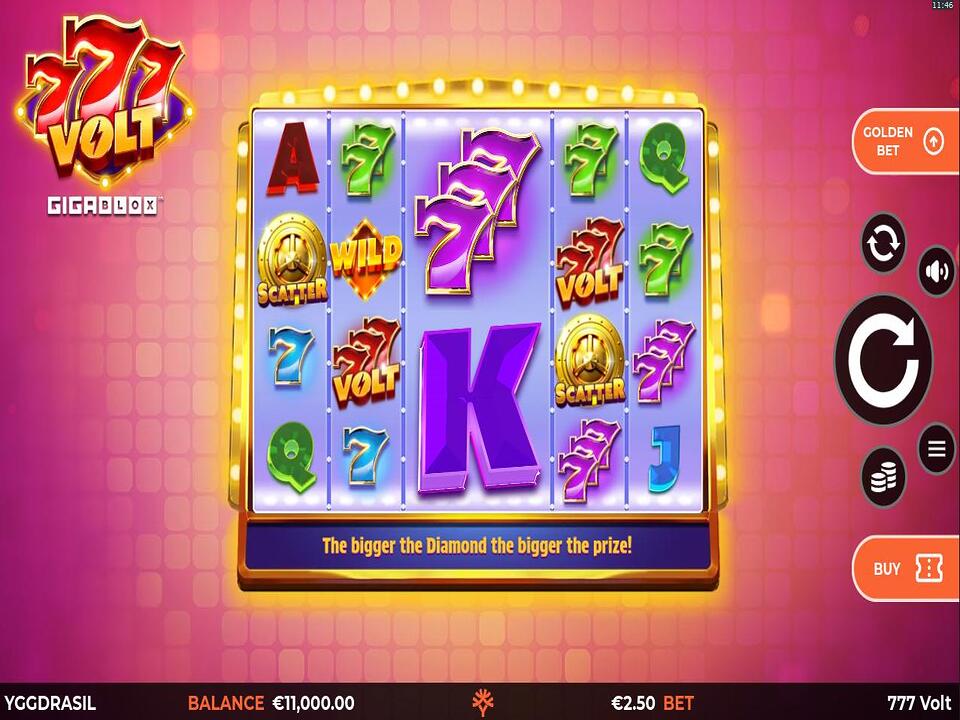Open the autoplay spin options
Viewport: 960px width, 720px height.
tap(884, 243)
